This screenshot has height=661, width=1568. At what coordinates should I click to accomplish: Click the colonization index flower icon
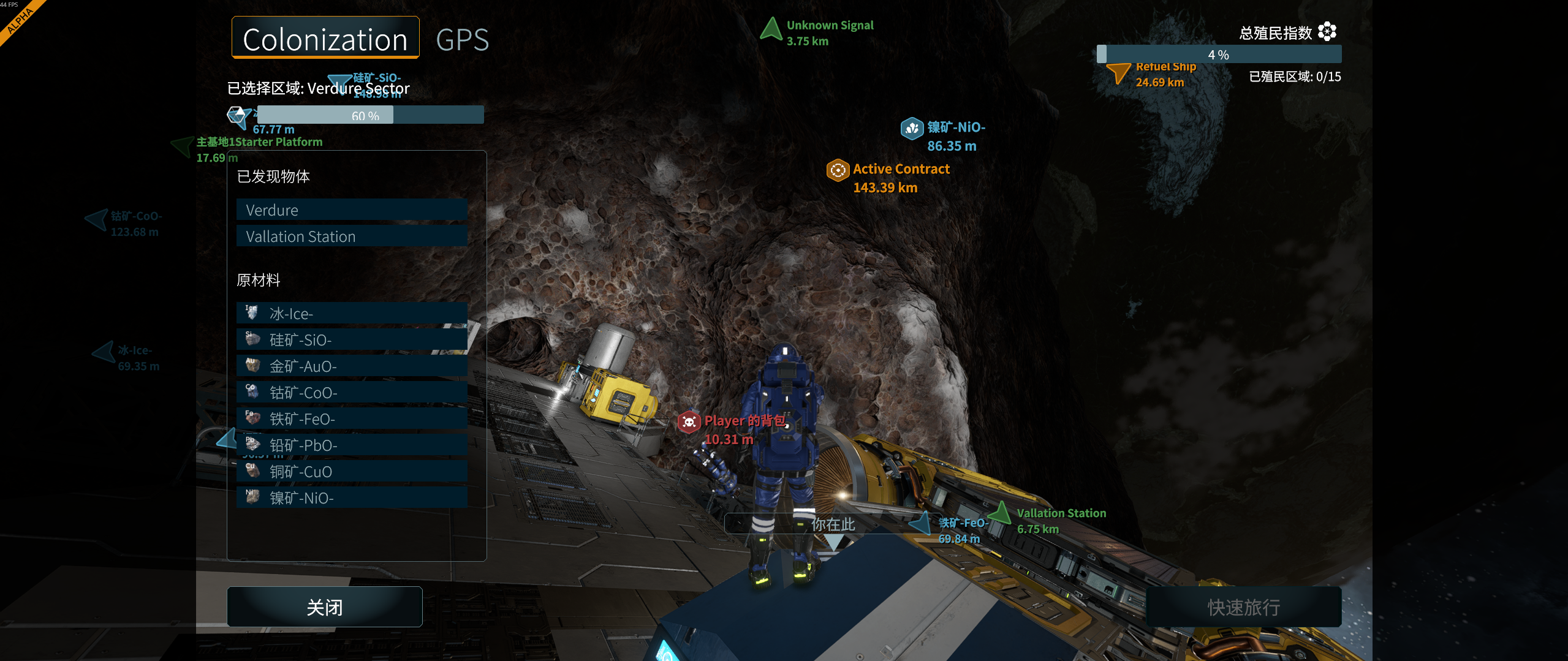1327,31
